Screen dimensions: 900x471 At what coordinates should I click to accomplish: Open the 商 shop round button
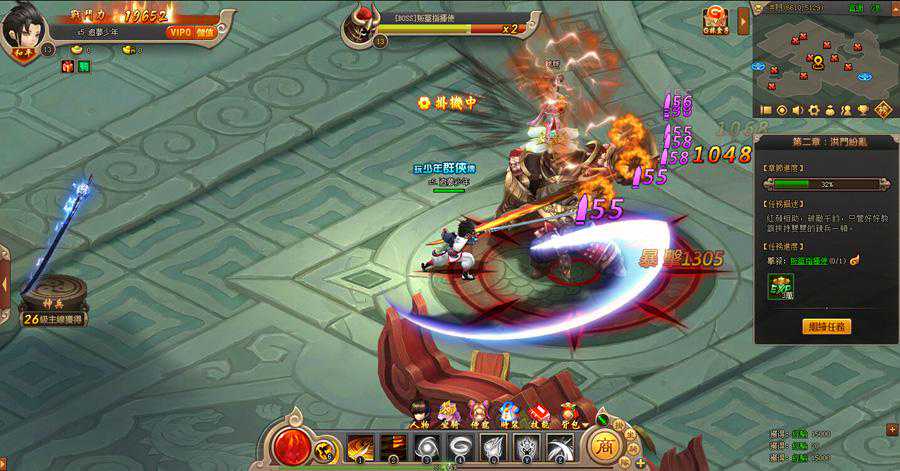(x=604, y=444)
